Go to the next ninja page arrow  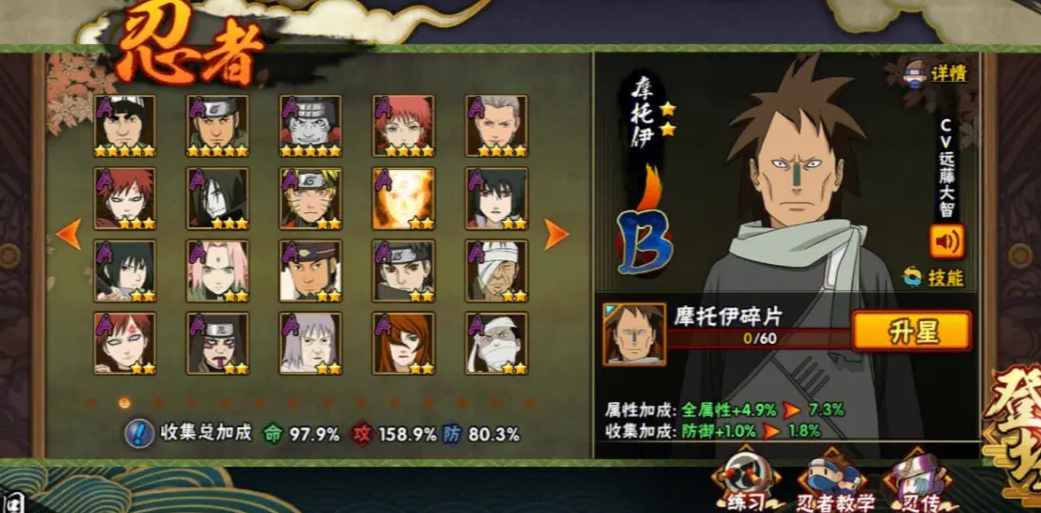[x=556, y=234]
